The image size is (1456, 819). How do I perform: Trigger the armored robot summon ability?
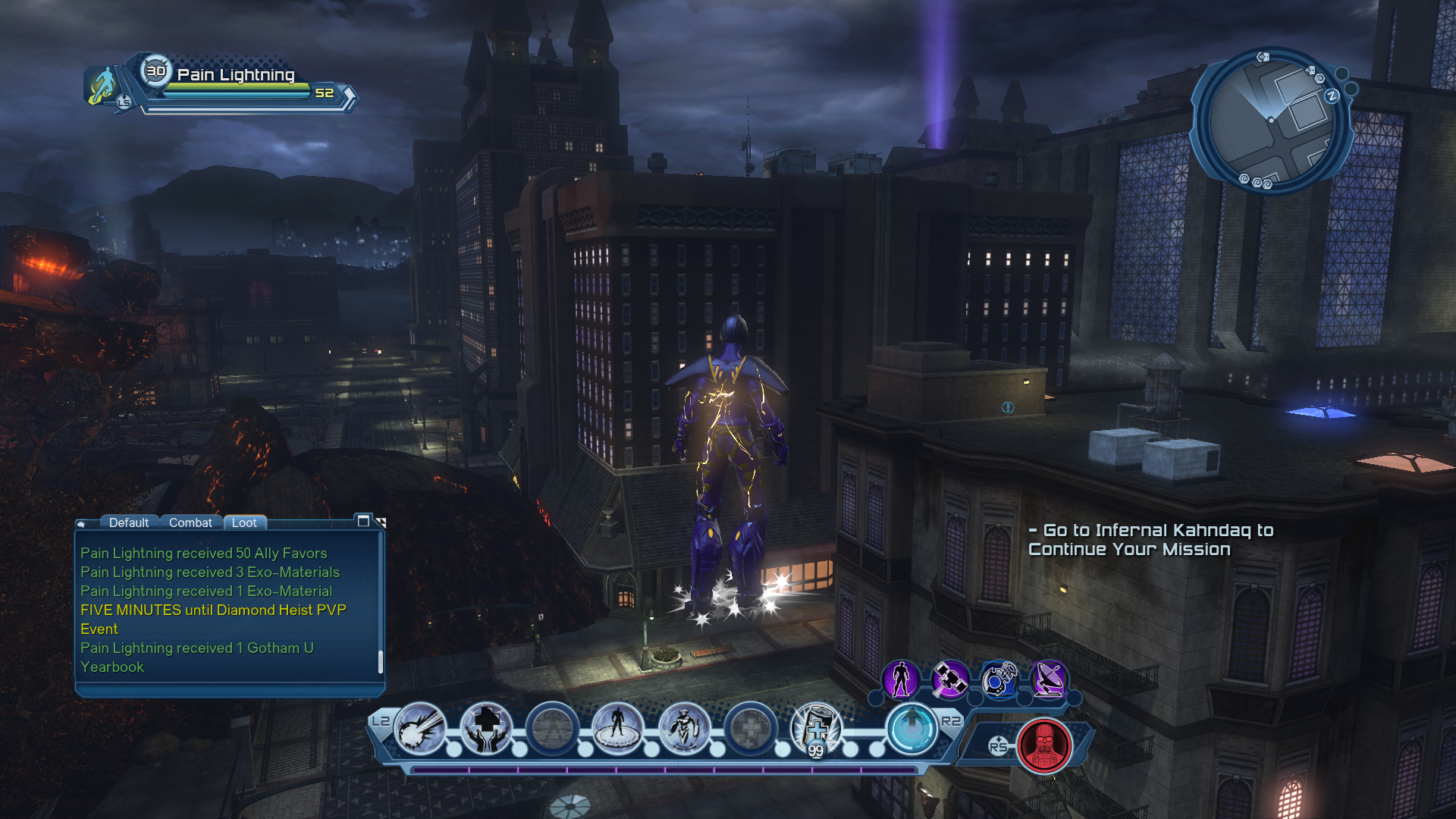pos(684,728)
